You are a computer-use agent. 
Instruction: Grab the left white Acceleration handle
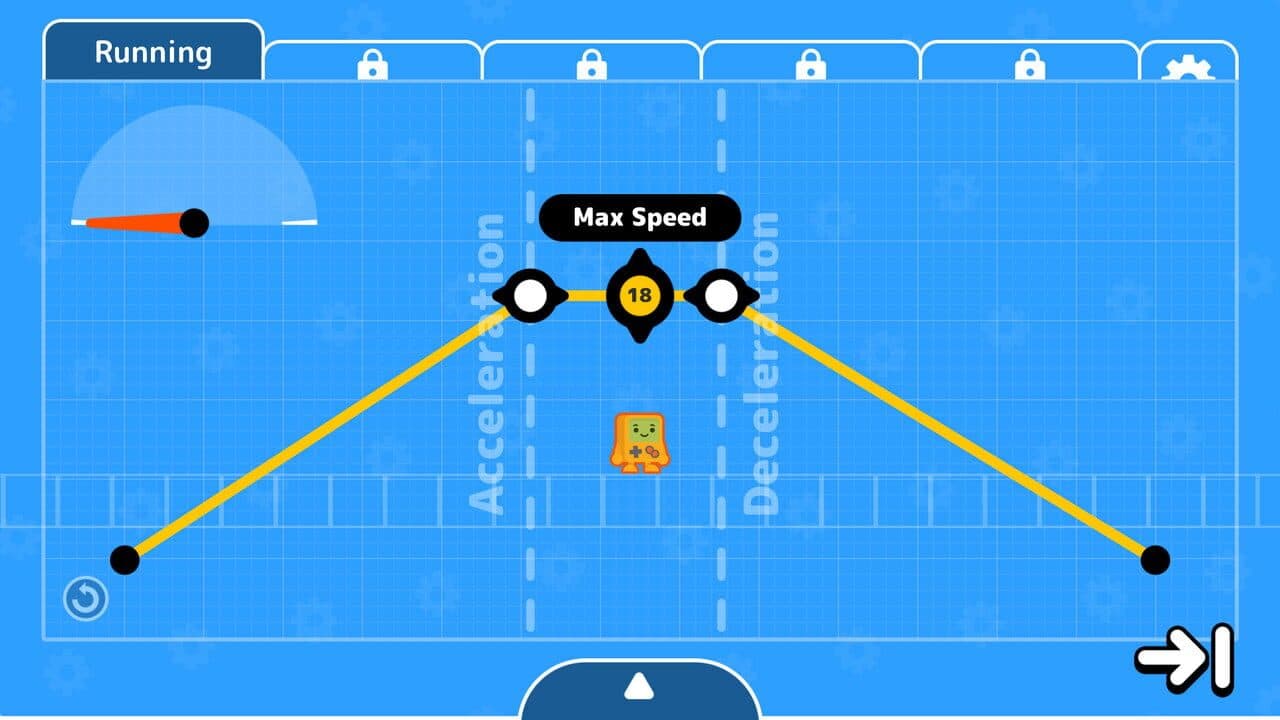tap(531, 296)
